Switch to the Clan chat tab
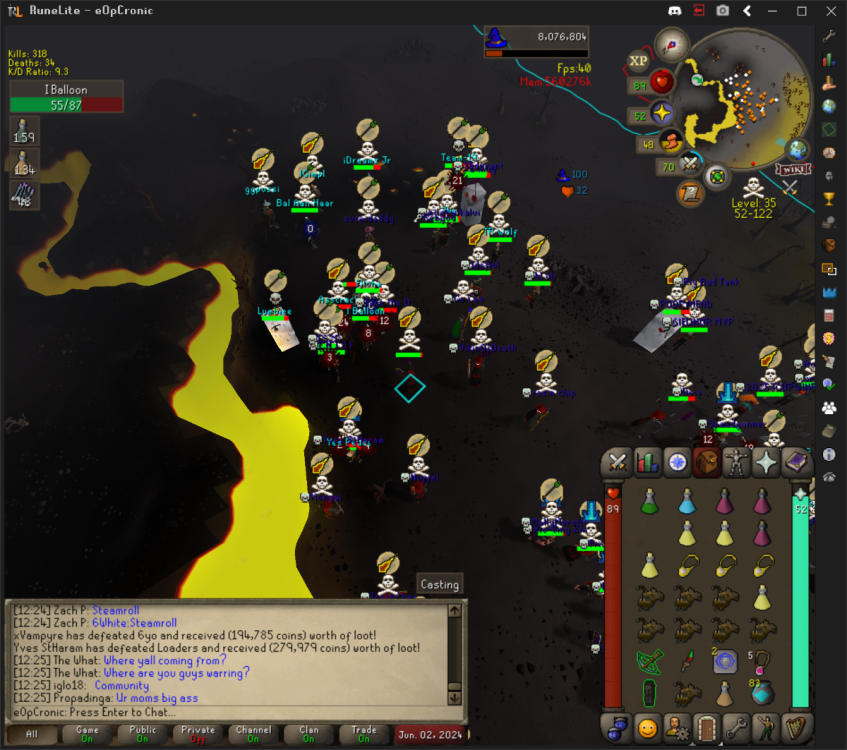 click(x=309, y=734)
